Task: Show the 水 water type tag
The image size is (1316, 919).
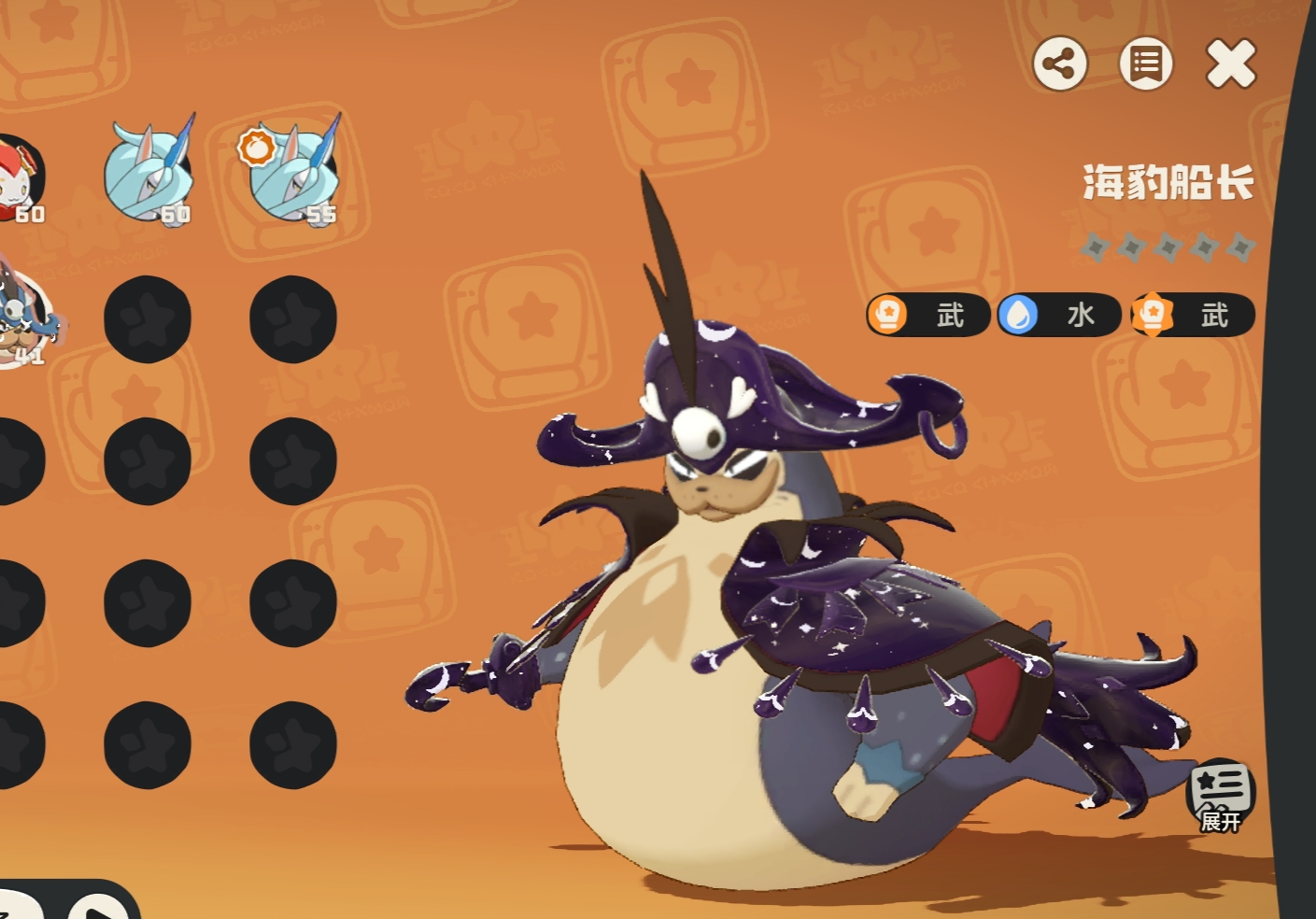Action: [1058, 315]
